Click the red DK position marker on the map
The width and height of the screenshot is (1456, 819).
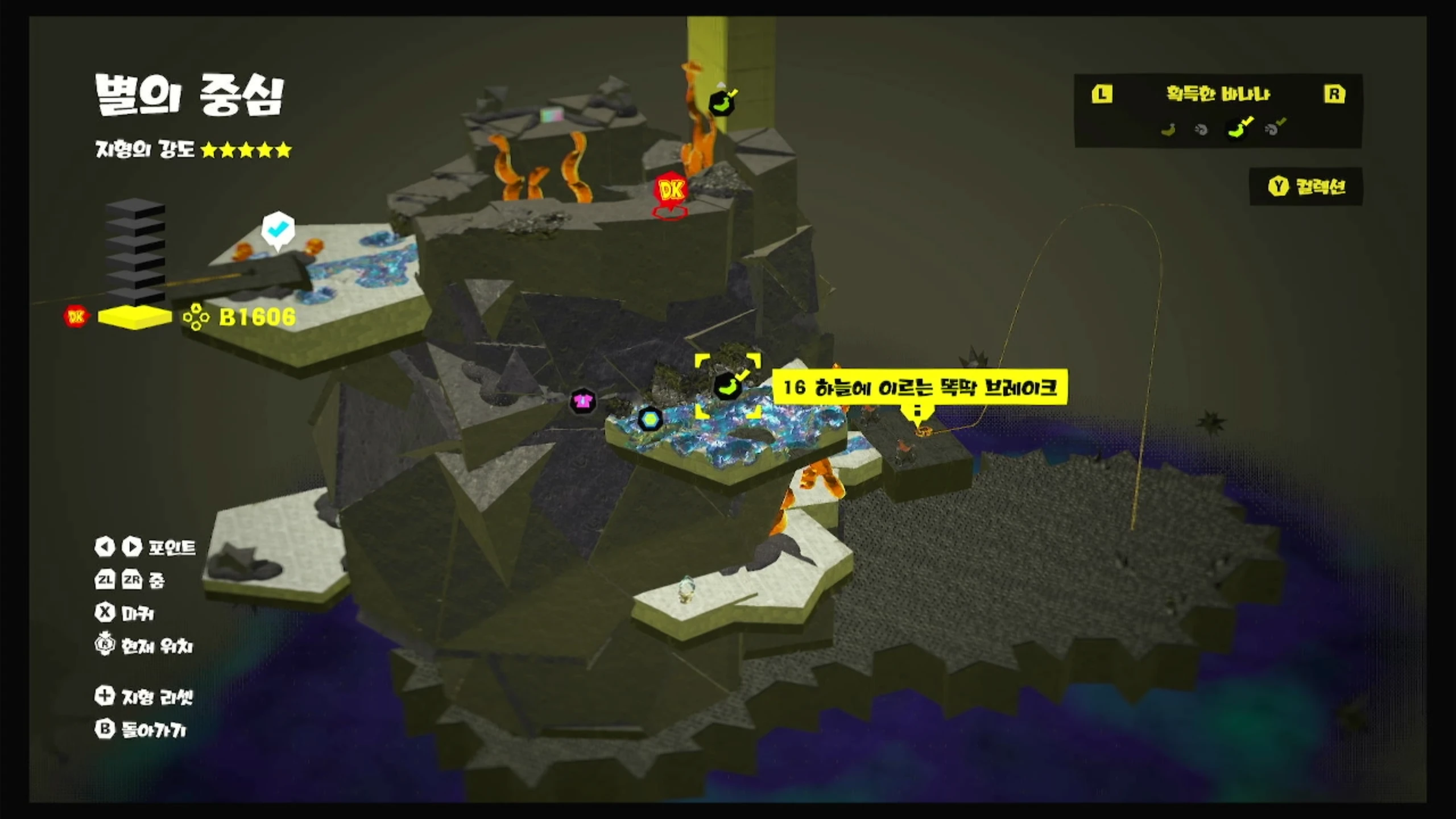pos(671,191)
